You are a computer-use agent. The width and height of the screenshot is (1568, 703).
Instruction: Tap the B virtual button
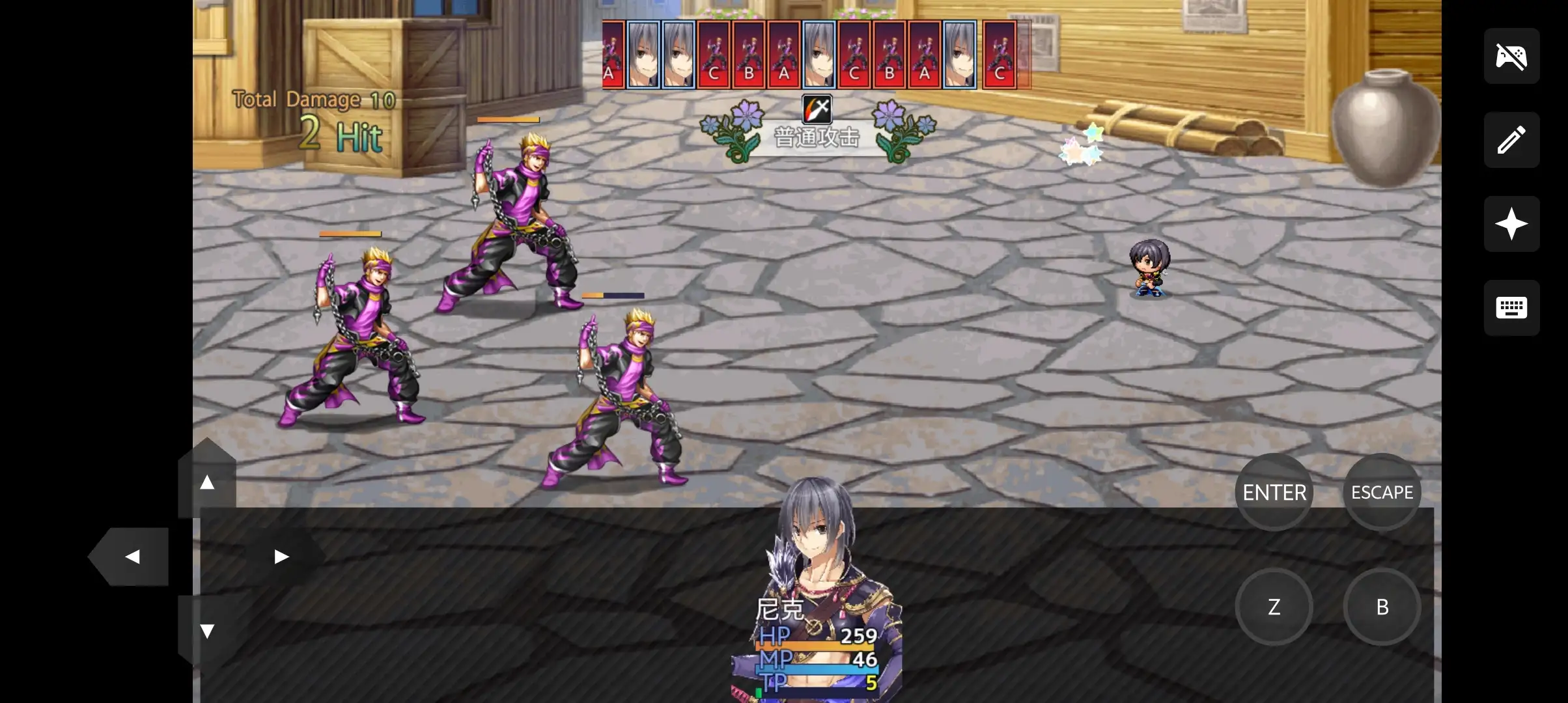pos(1382,607)
